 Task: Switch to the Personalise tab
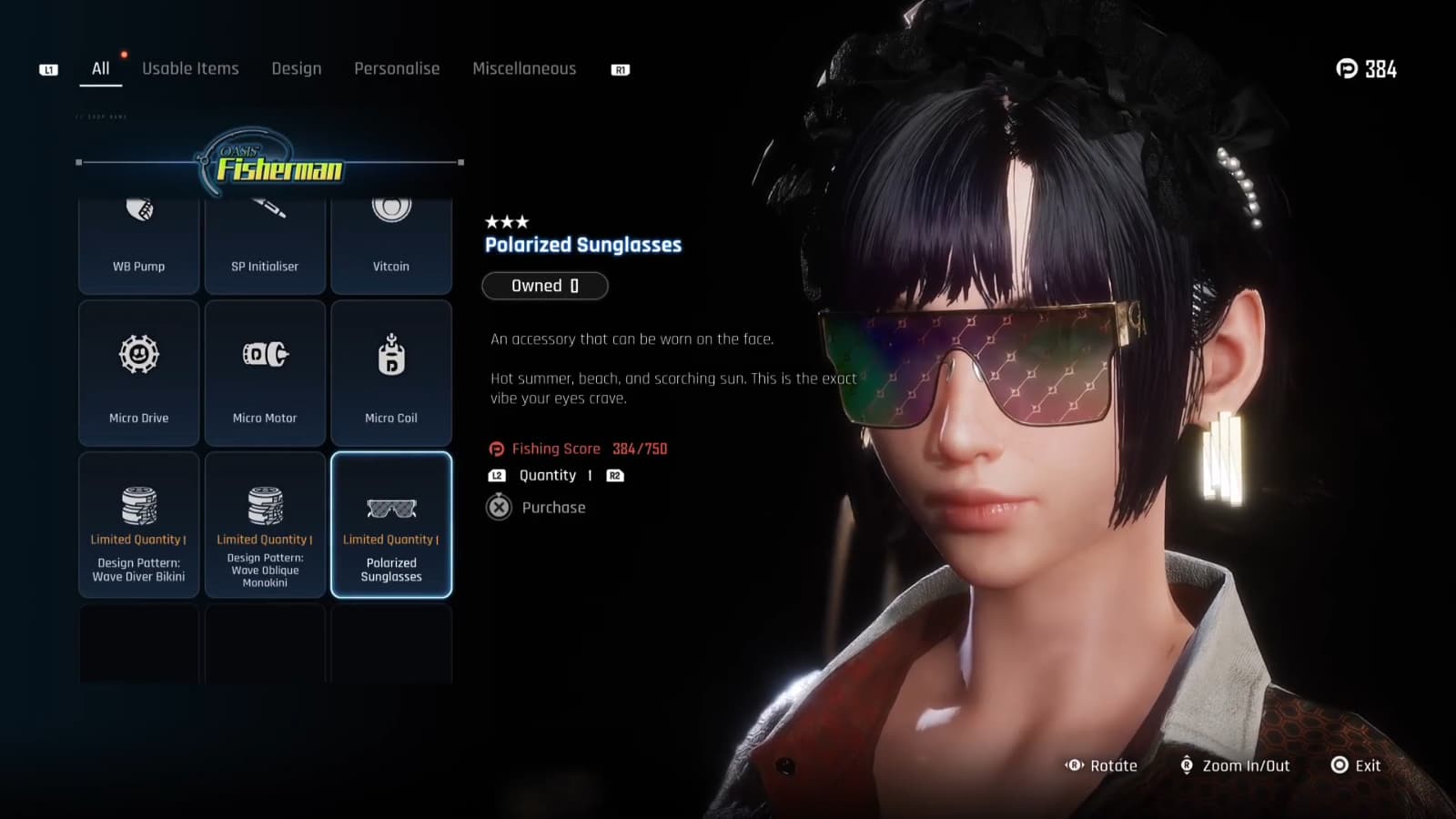click(397, 68)
